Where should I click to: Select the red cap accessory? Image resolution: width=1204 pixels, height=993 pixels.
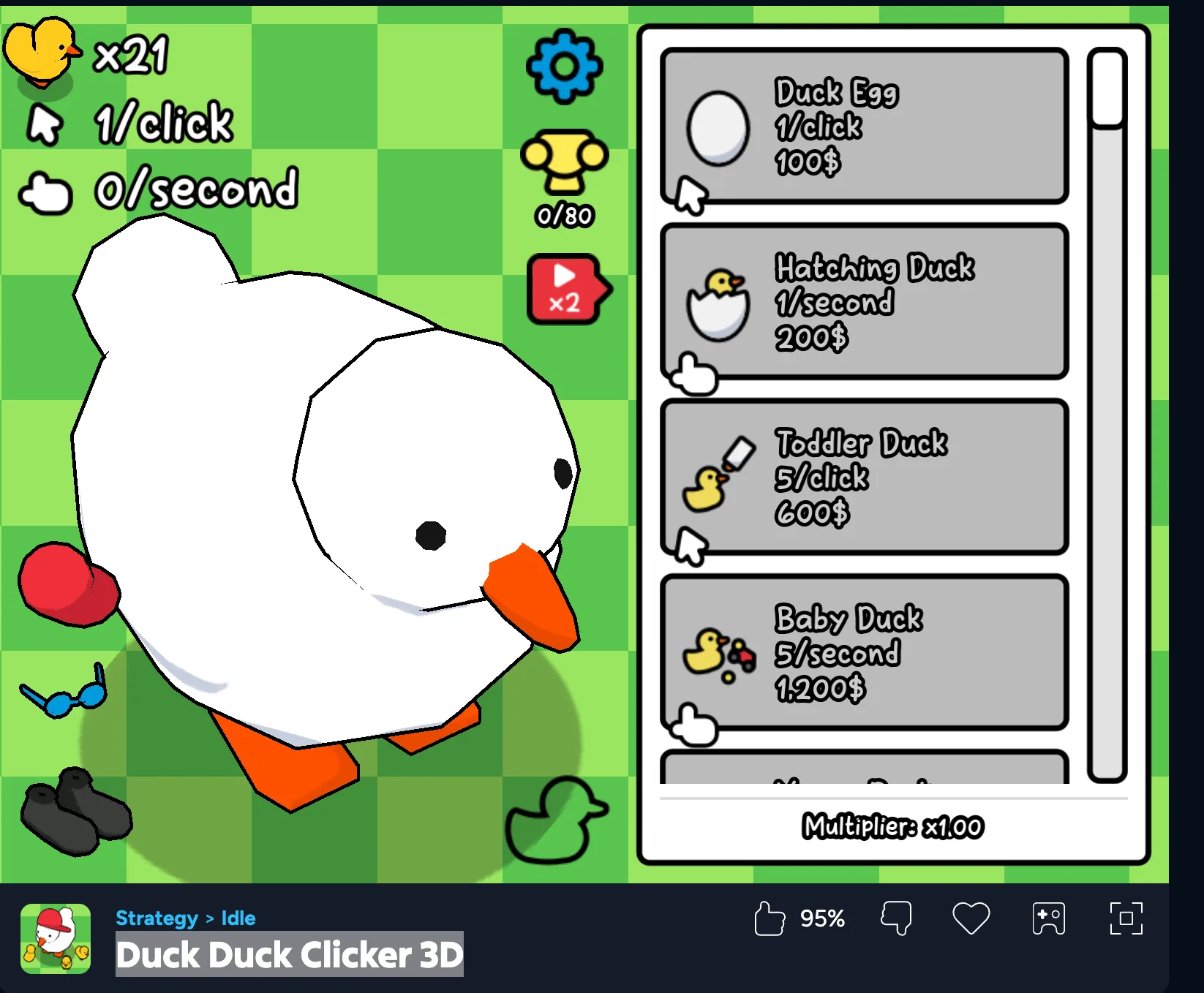coord(67,584)
